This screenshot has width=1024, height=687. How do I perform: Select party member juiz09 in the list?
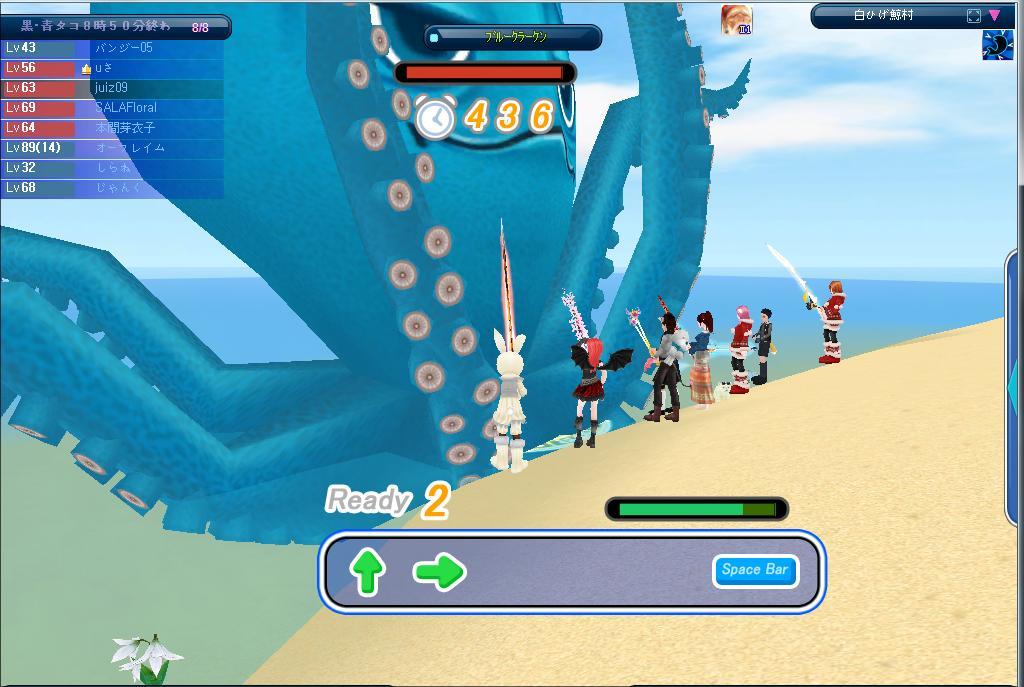click(111, 88)
